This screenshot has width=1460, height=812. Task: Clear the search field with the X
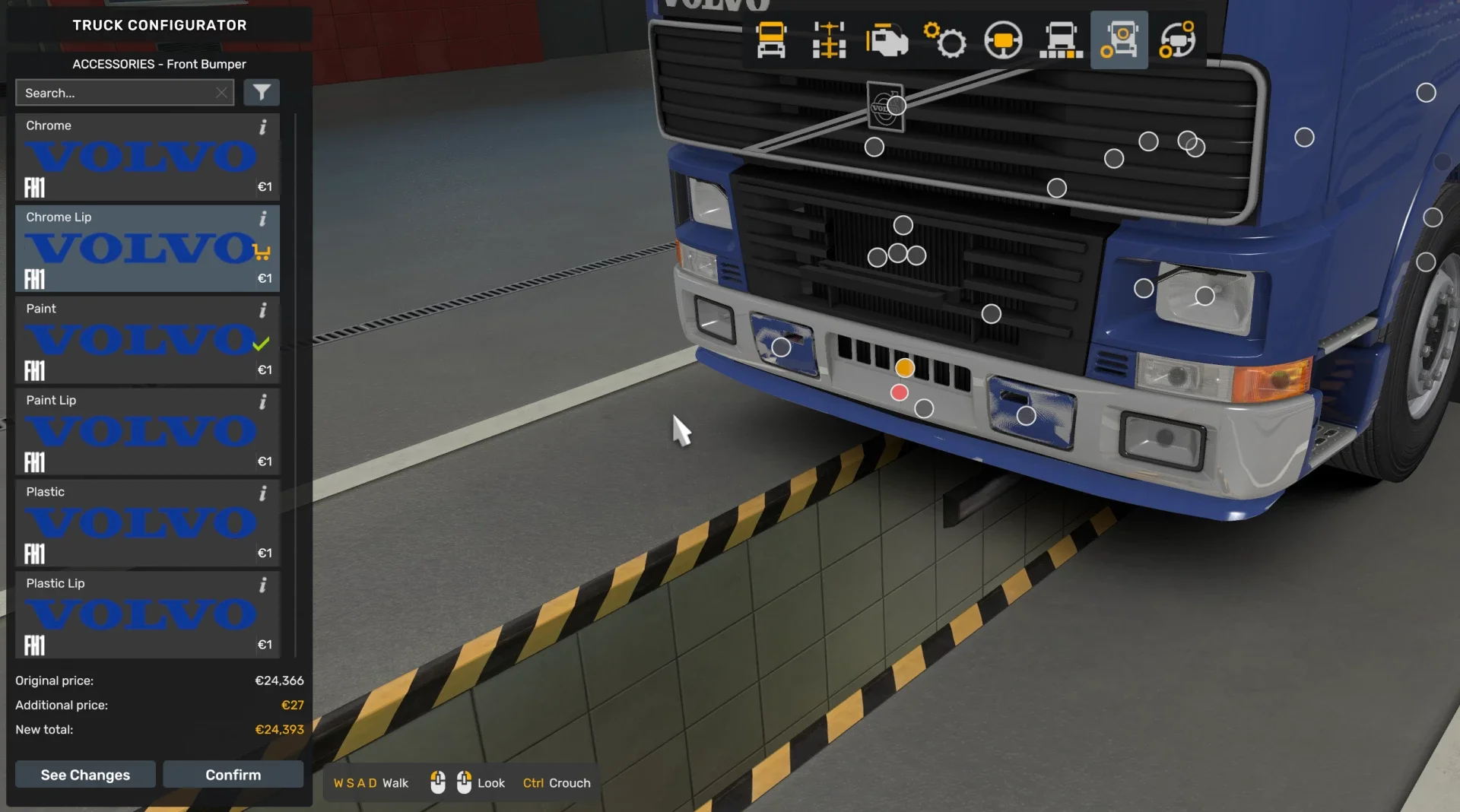(x=221, y=92)
